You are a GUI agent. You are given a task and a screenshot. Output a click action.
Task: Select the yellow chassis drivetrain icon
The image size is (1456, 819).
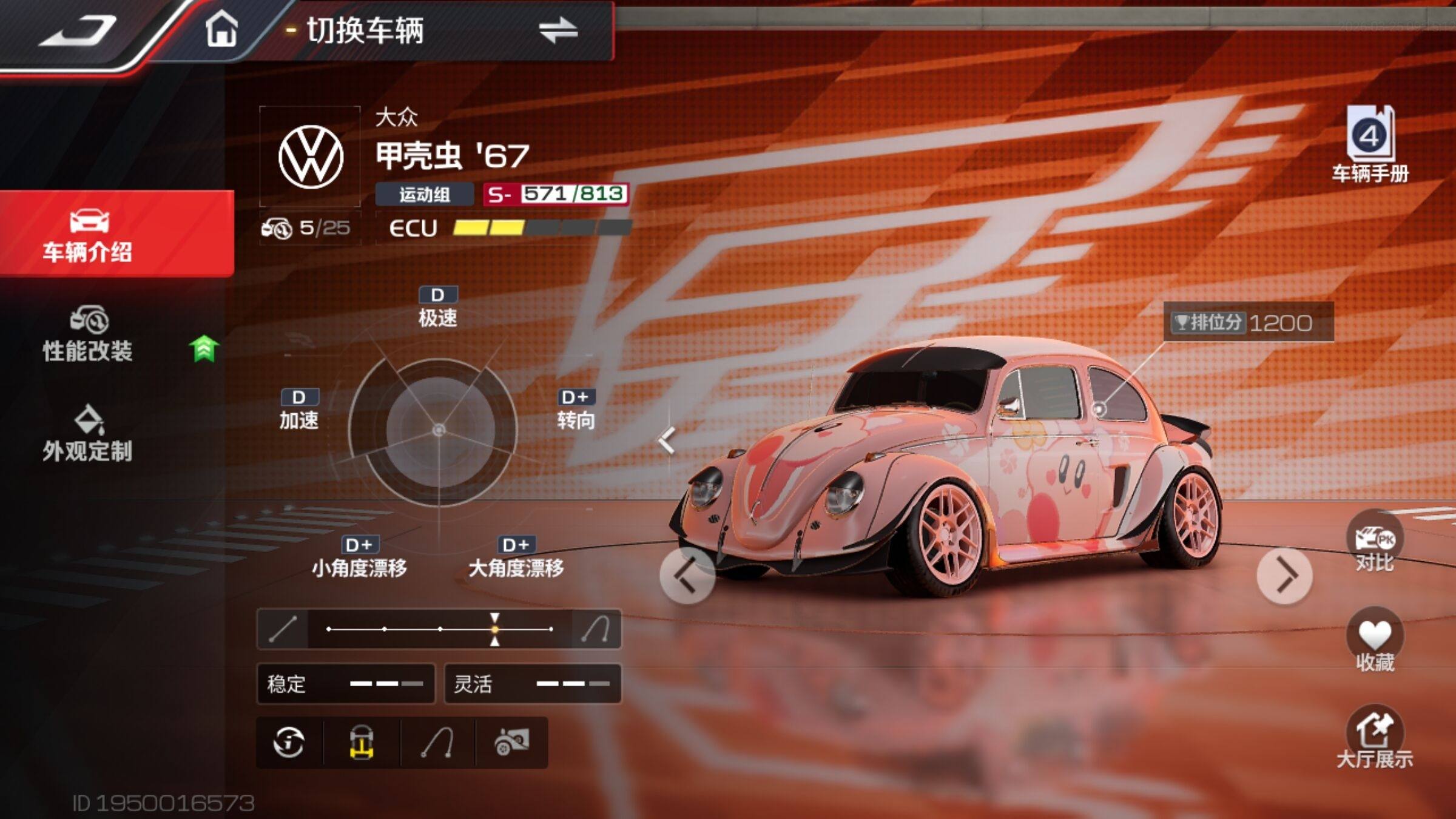(362, 742)
